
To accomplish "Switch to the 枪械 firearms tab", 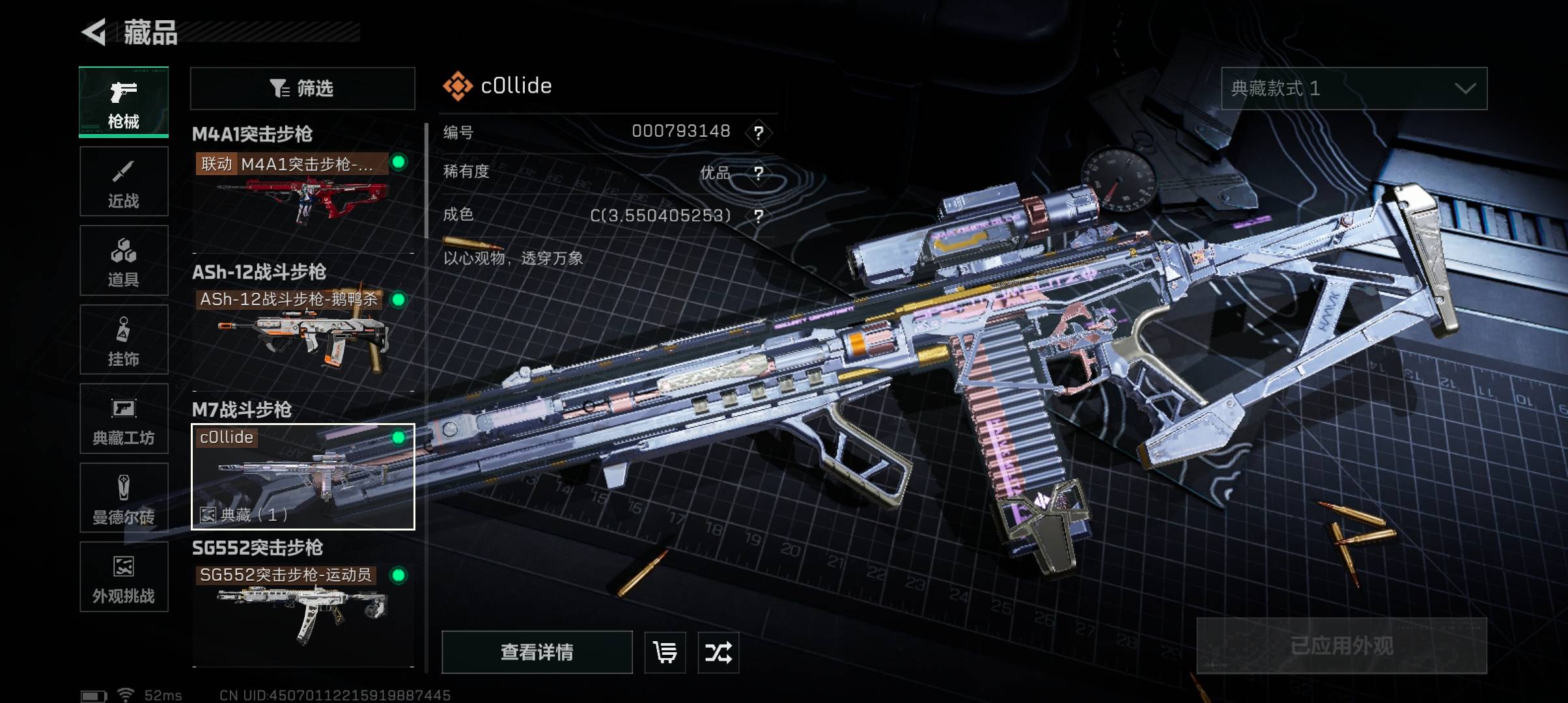I will (124, 102).
